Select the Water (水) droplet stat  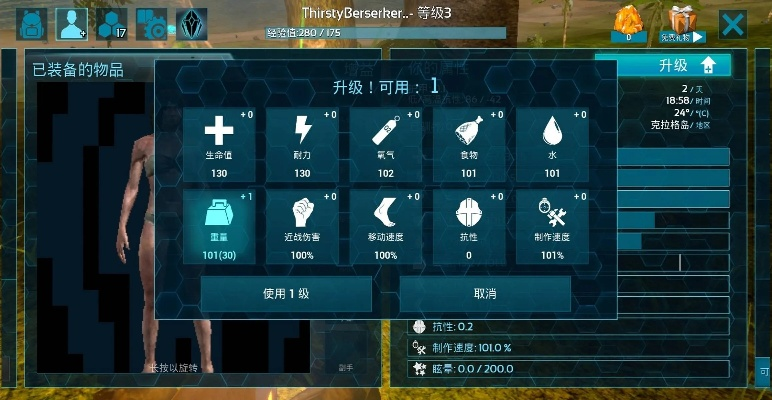(552, 144)
